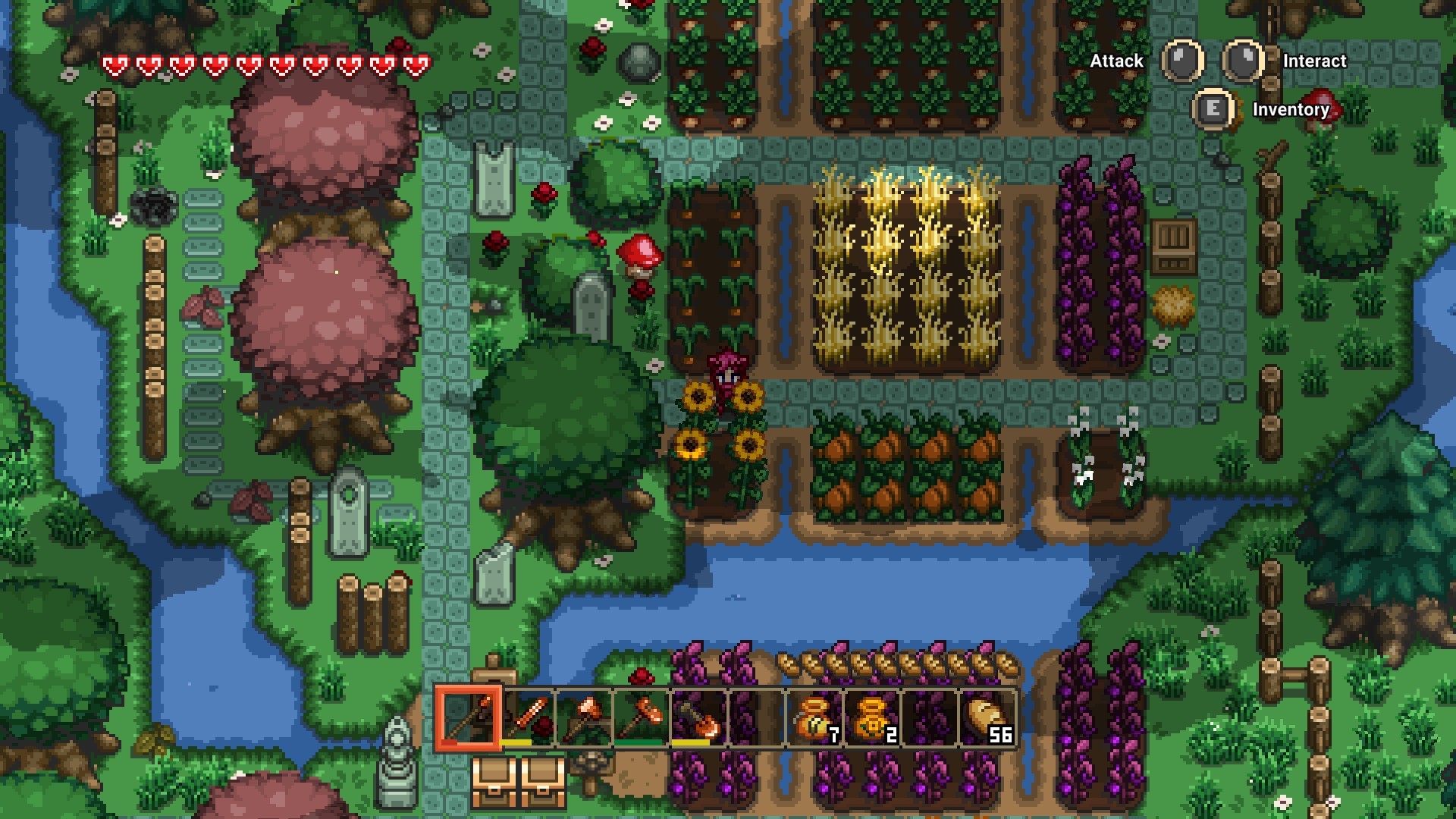Click the Inventory label prompt
The height and width of the screenshot is (819, 1456).
(1291, 110)
